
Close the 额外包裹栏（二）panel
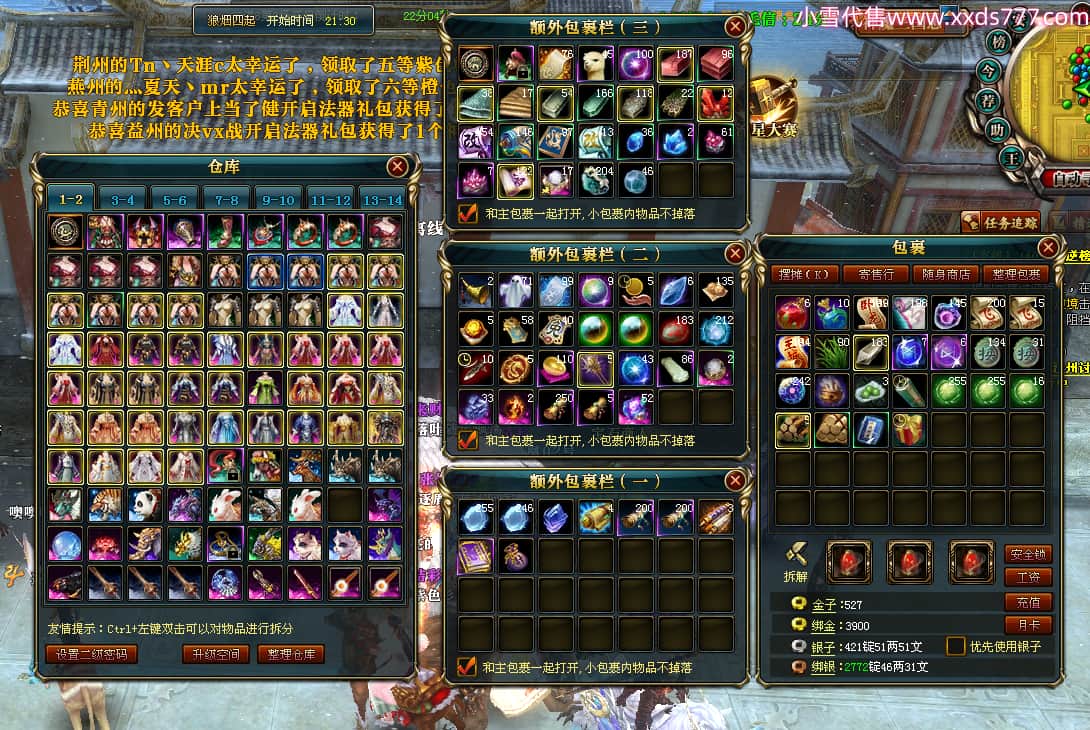(x=735, y=253)
